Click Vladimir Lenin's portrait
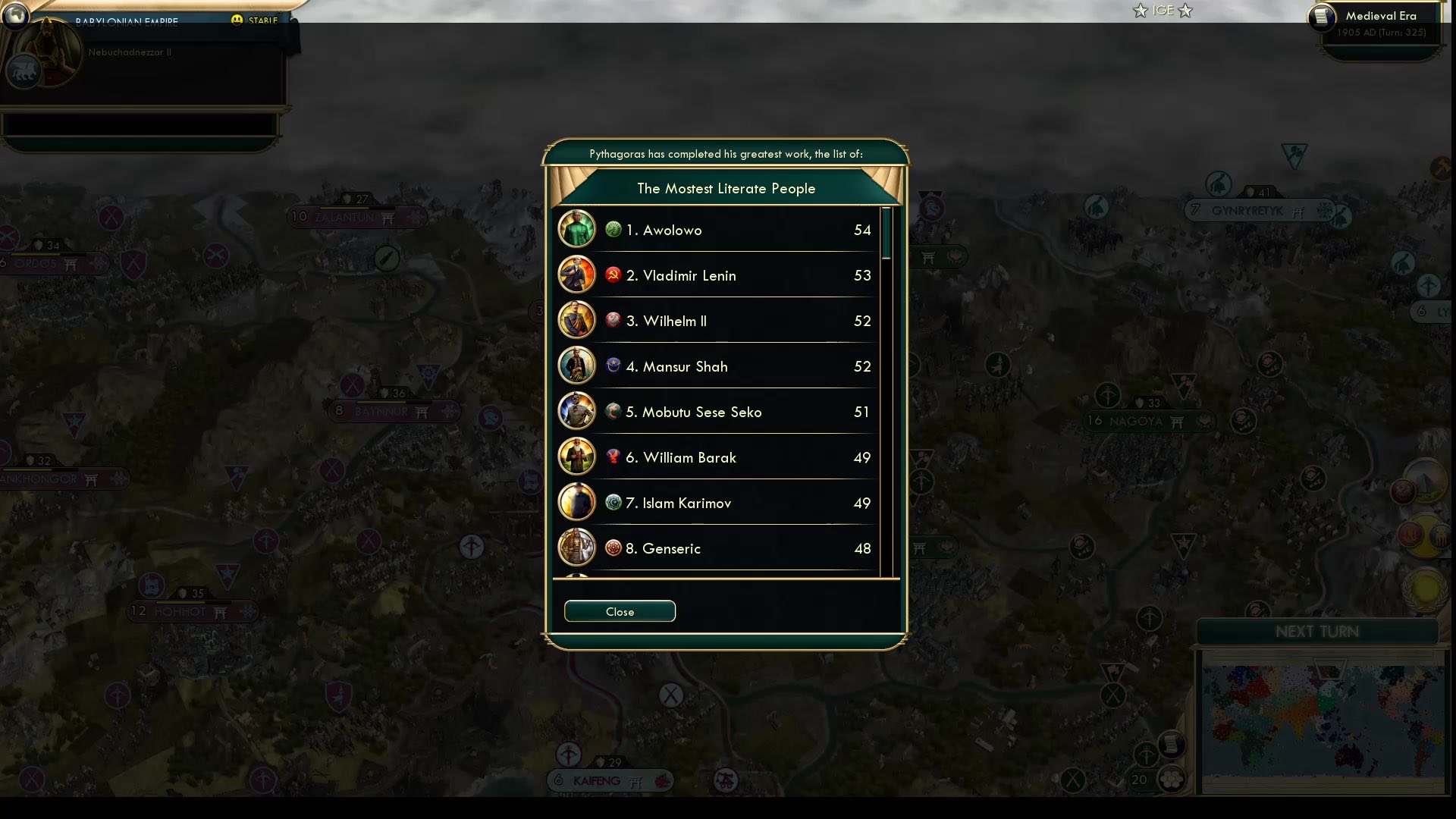1456x819 pixels. point(576,275)
